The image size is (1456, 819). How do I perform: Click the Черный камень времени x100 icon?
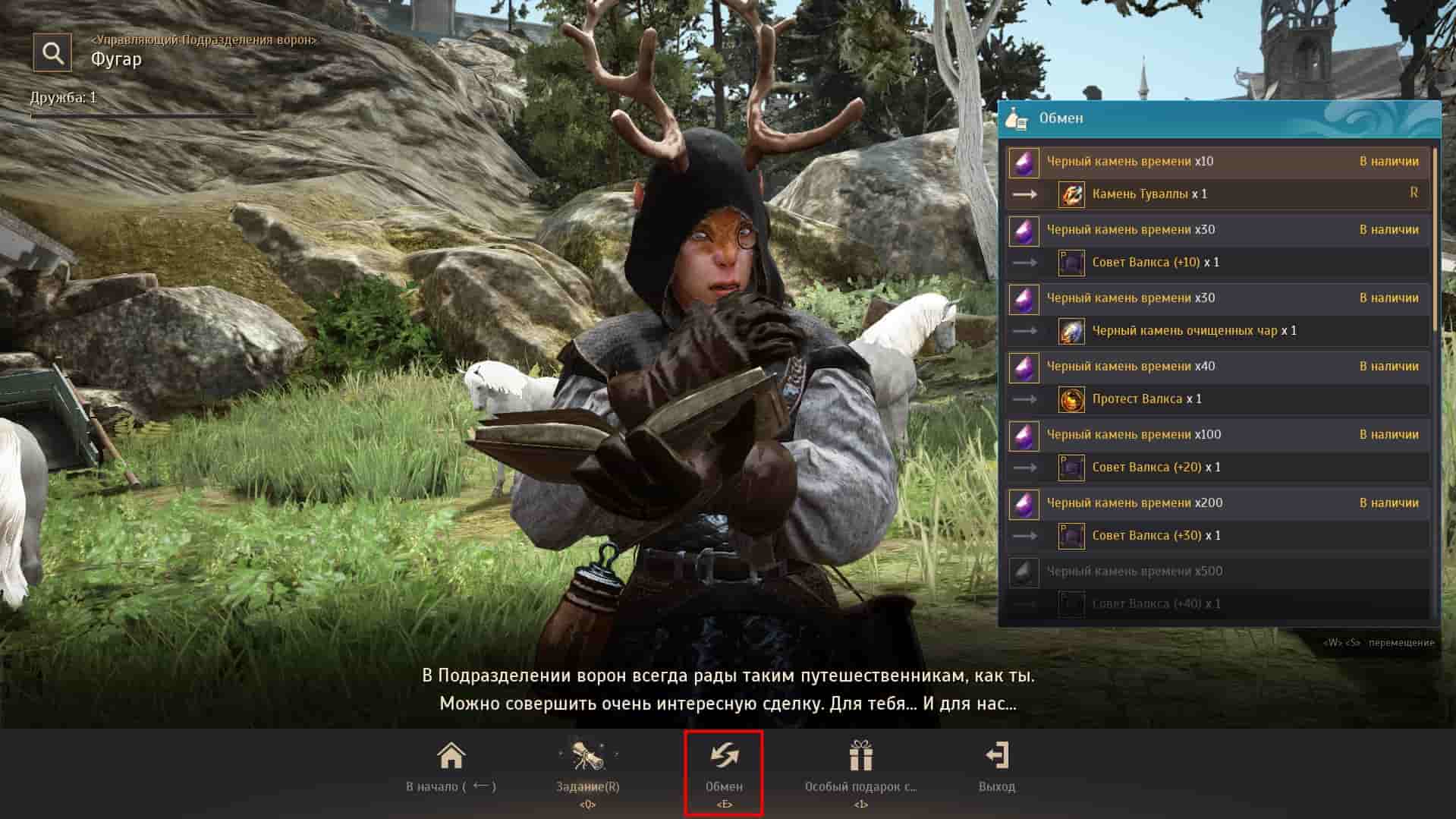pyautogui.click(x=1024, y=436)
